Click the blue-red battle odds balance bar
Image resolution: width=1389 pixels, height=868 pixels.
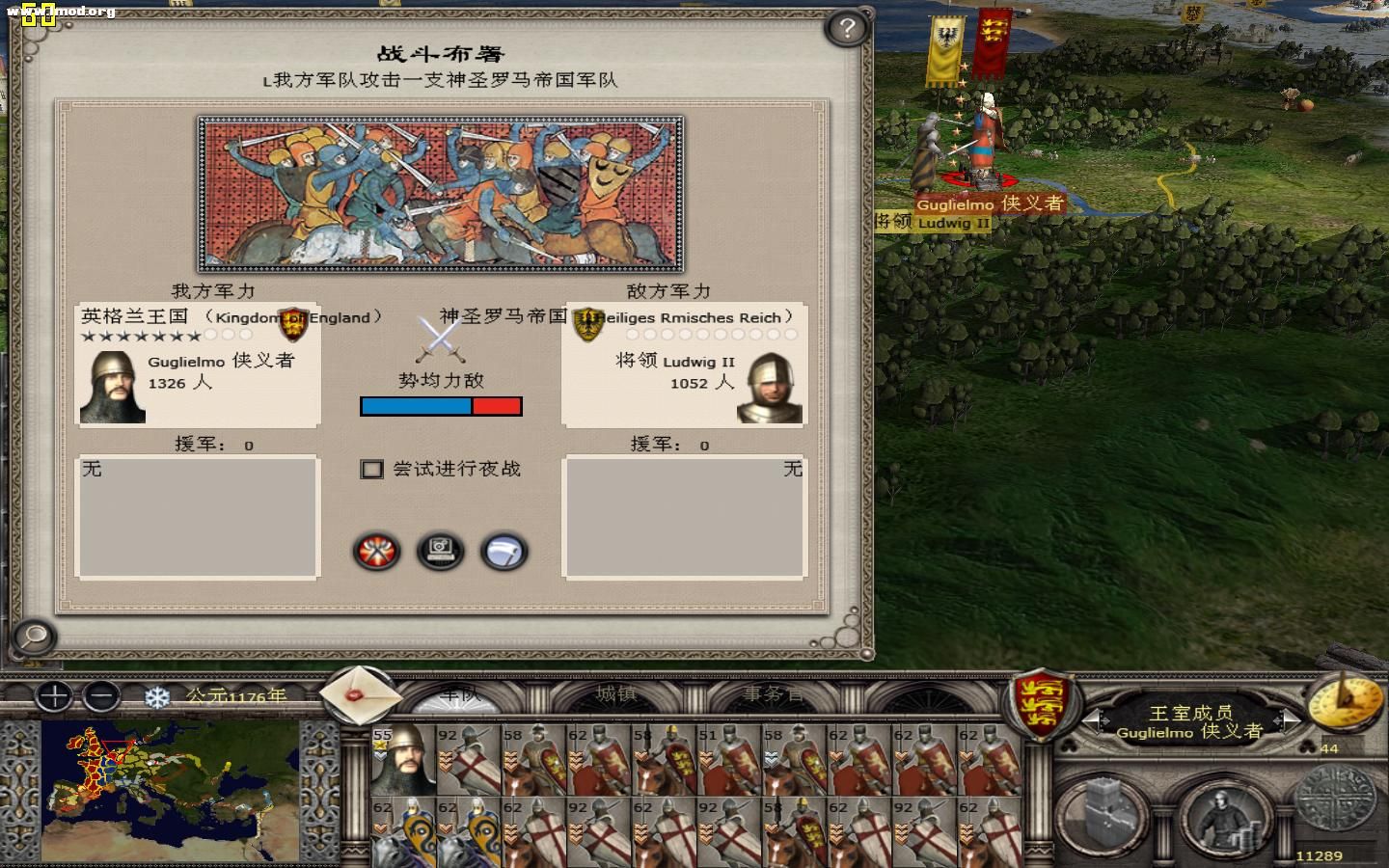[440, 406]
